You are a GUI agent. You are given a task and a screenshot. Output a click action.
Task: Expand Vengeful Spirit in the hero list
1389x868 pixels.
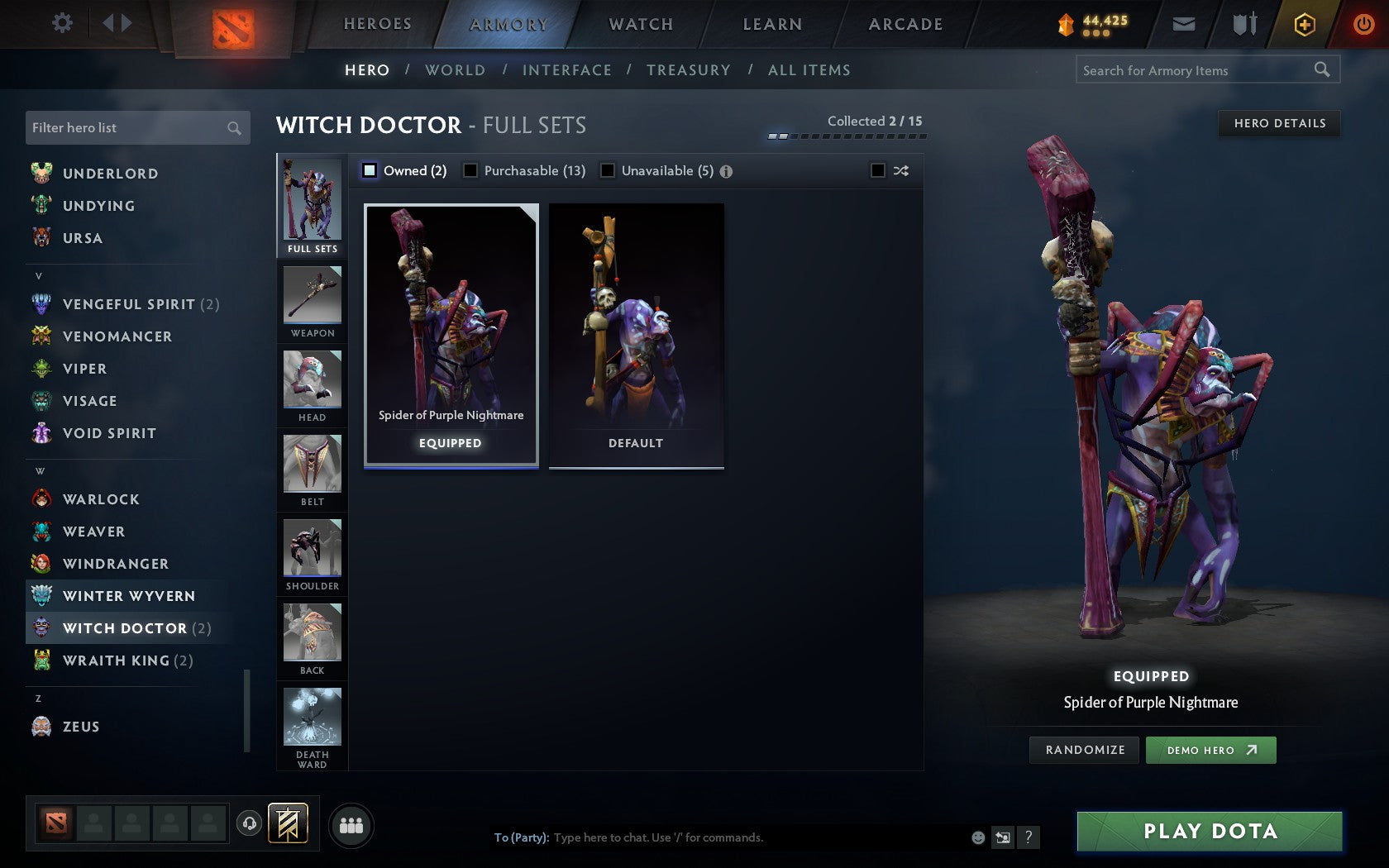click(x=128, y=304)
